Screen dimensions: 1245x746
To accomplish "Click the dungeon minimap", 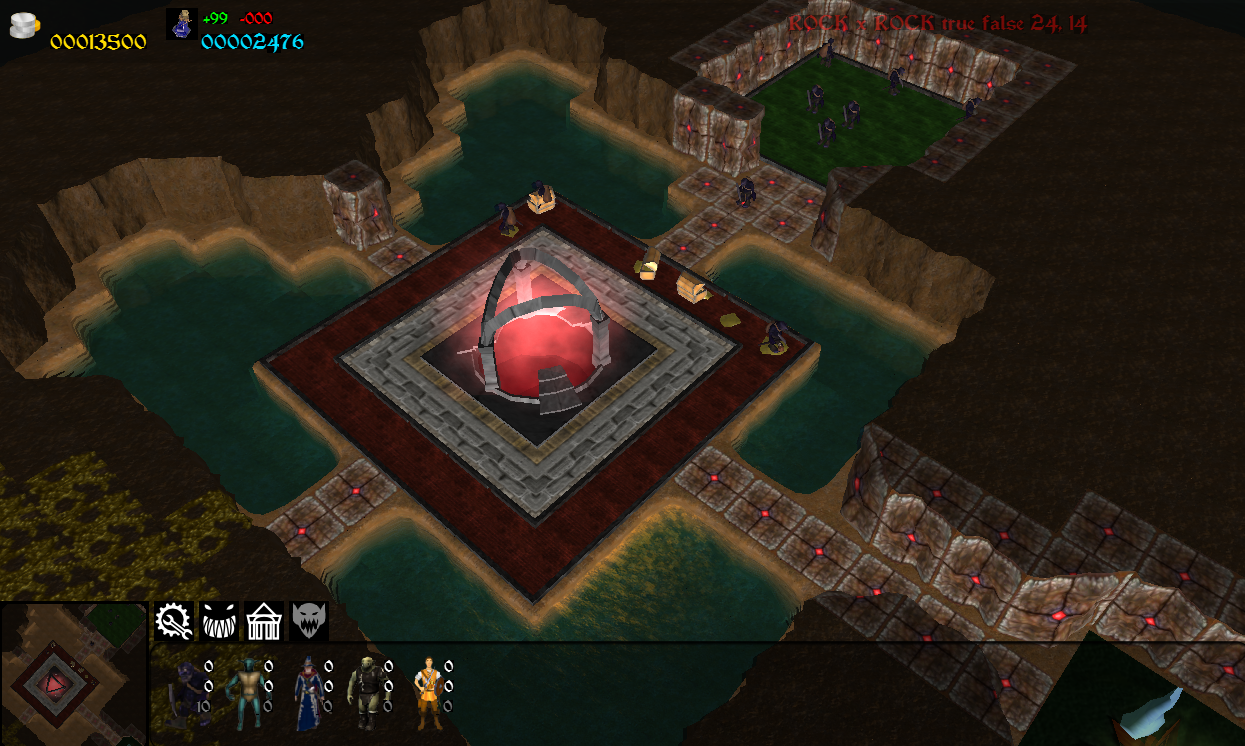I will (x=73, y=675).
